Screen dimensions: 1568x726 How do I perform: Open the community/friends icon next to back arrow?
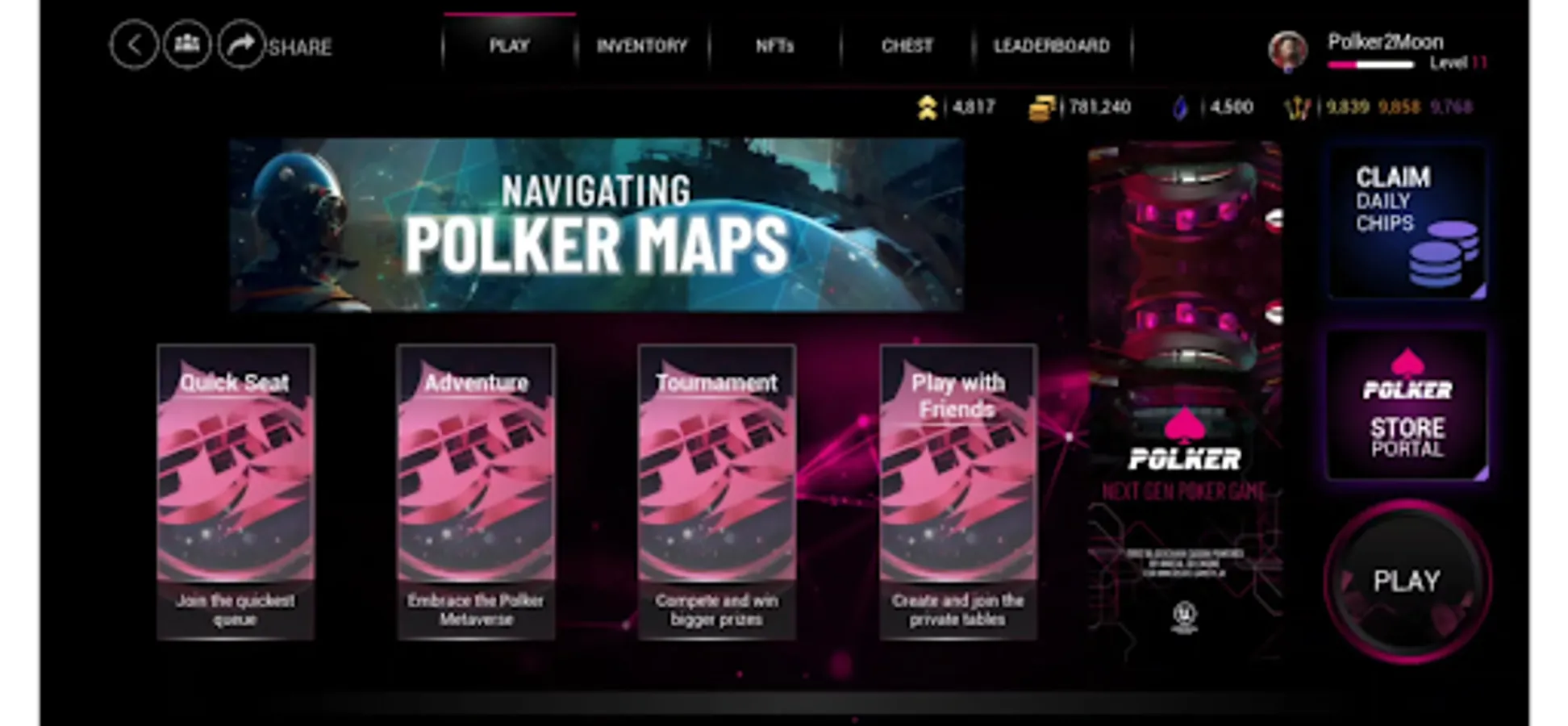click(186, 45)
